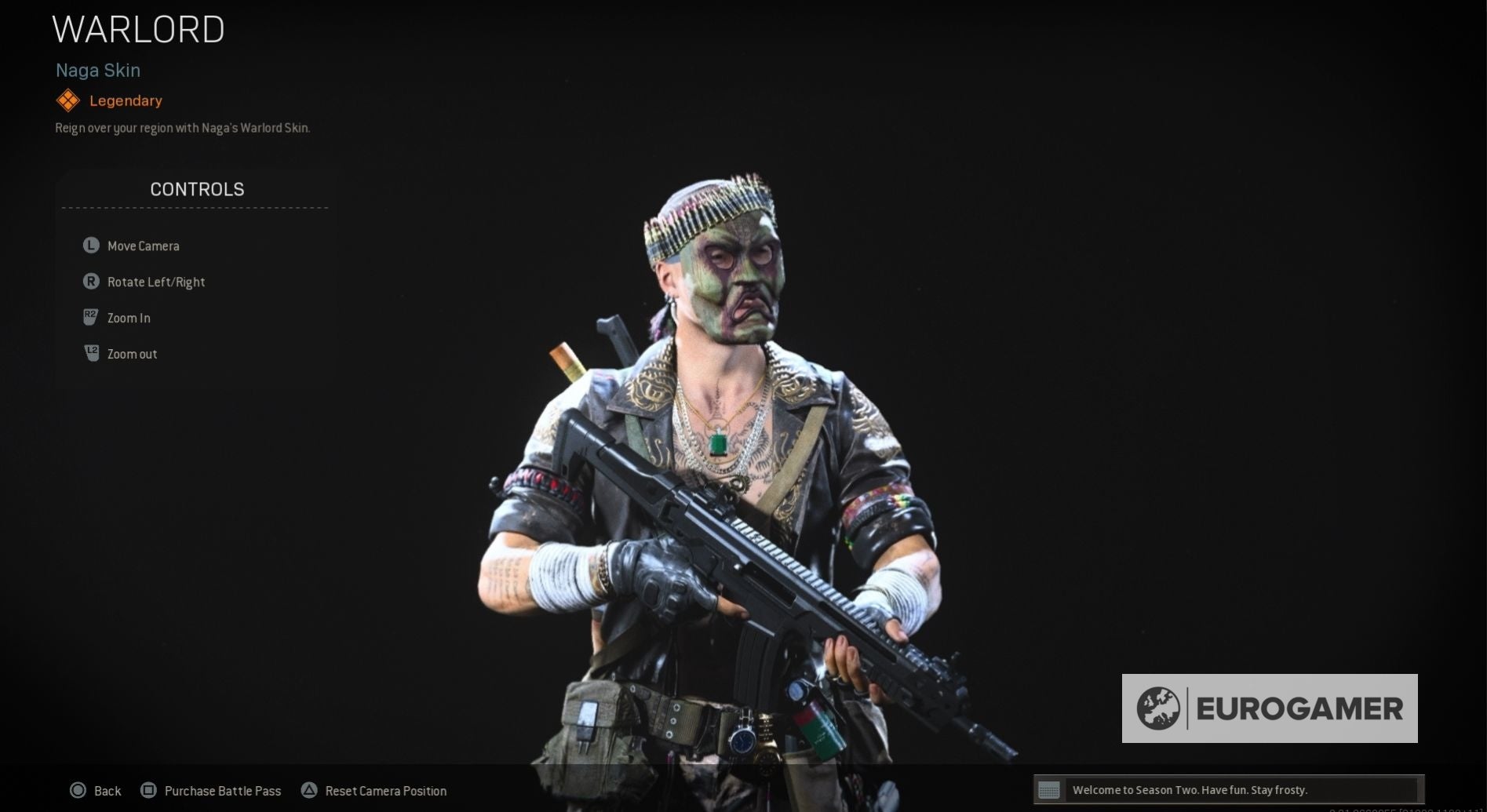Click the skin description text under Legendary
Image resolution: width=1487 pixels, height=812 pixels.
[182, 127]
